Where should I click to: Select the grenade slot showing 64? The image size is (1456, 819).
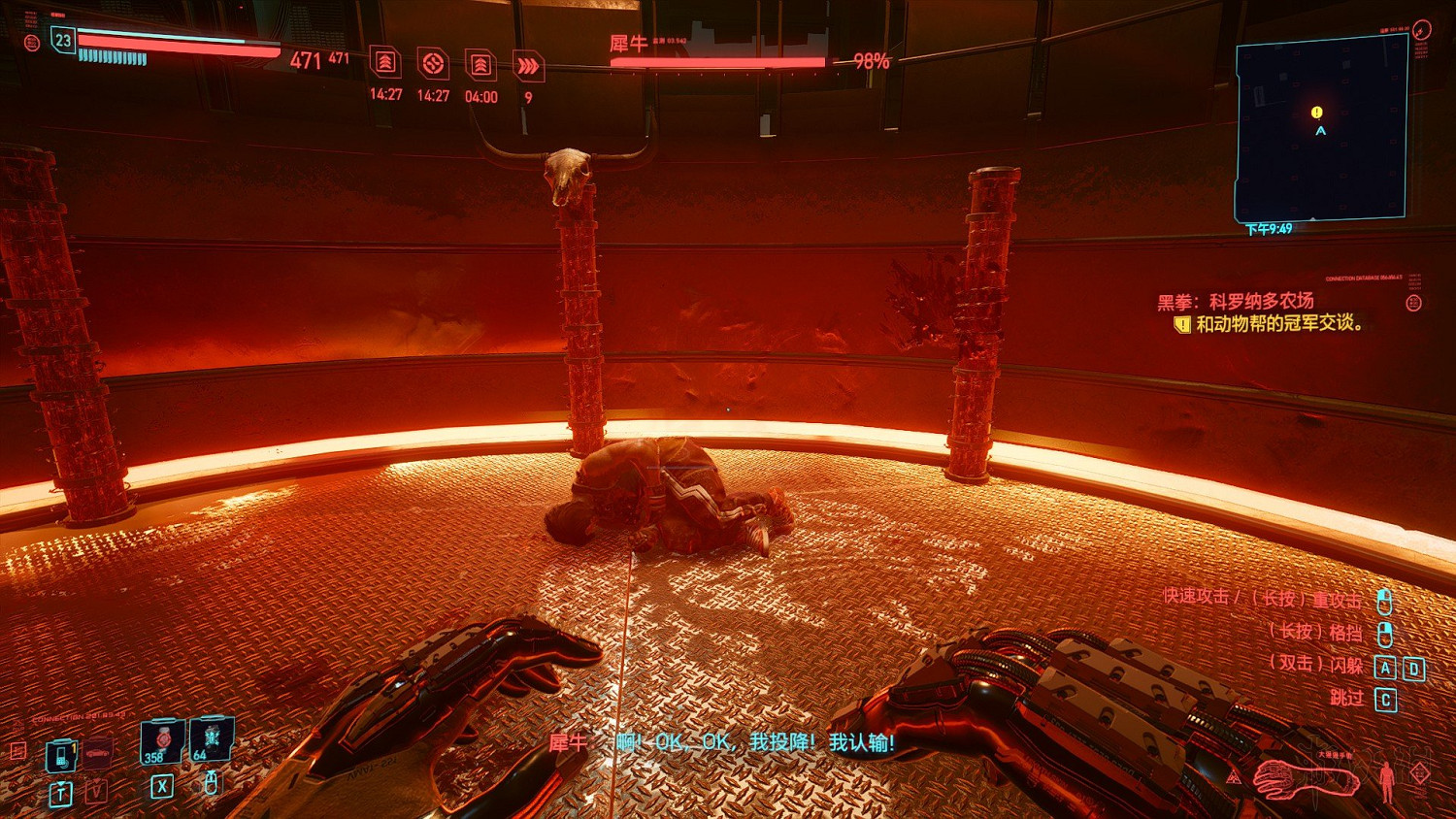[212, 739]
